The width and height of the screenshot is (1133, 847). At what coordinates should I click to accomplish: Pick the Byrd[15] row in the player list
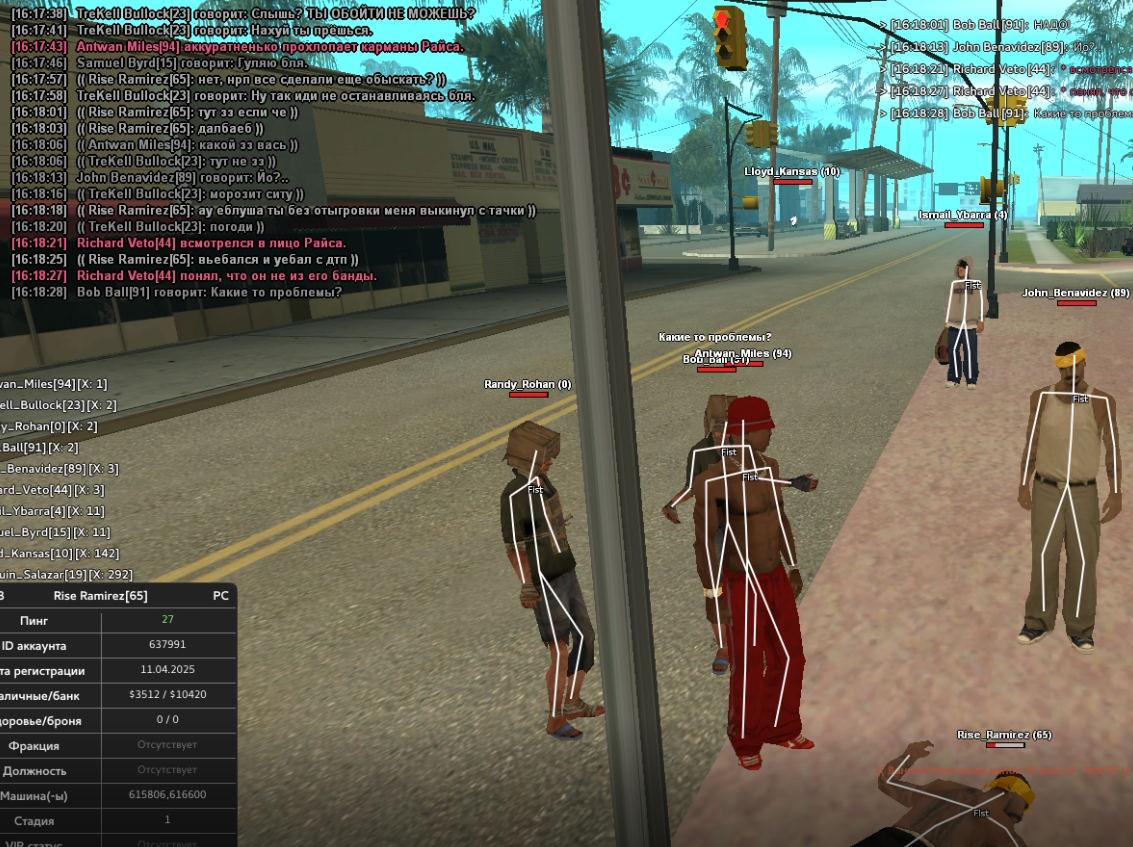coord(54,532)
